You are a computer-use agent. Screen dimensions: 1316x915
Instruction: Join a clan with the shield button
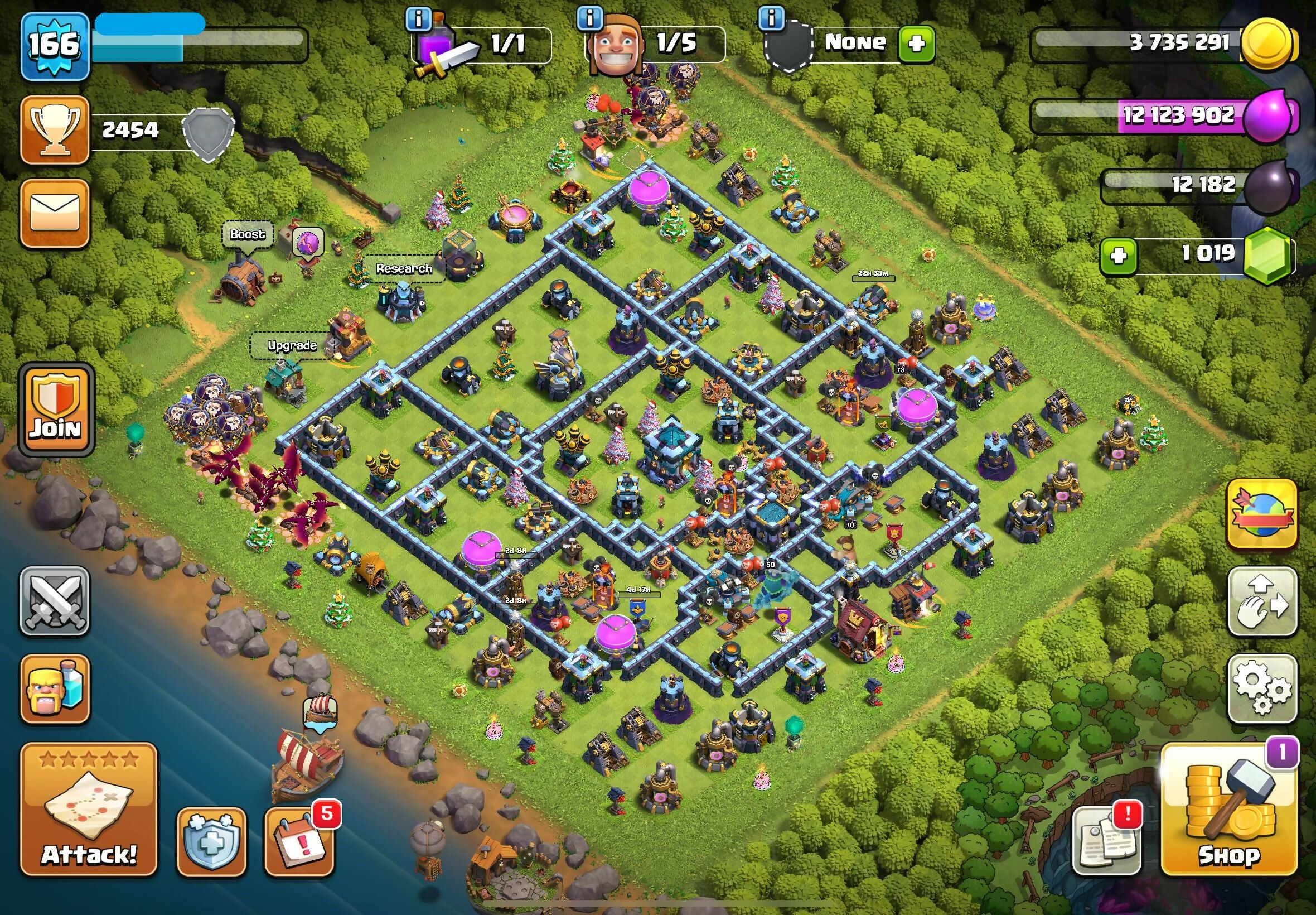click(56, 409)
